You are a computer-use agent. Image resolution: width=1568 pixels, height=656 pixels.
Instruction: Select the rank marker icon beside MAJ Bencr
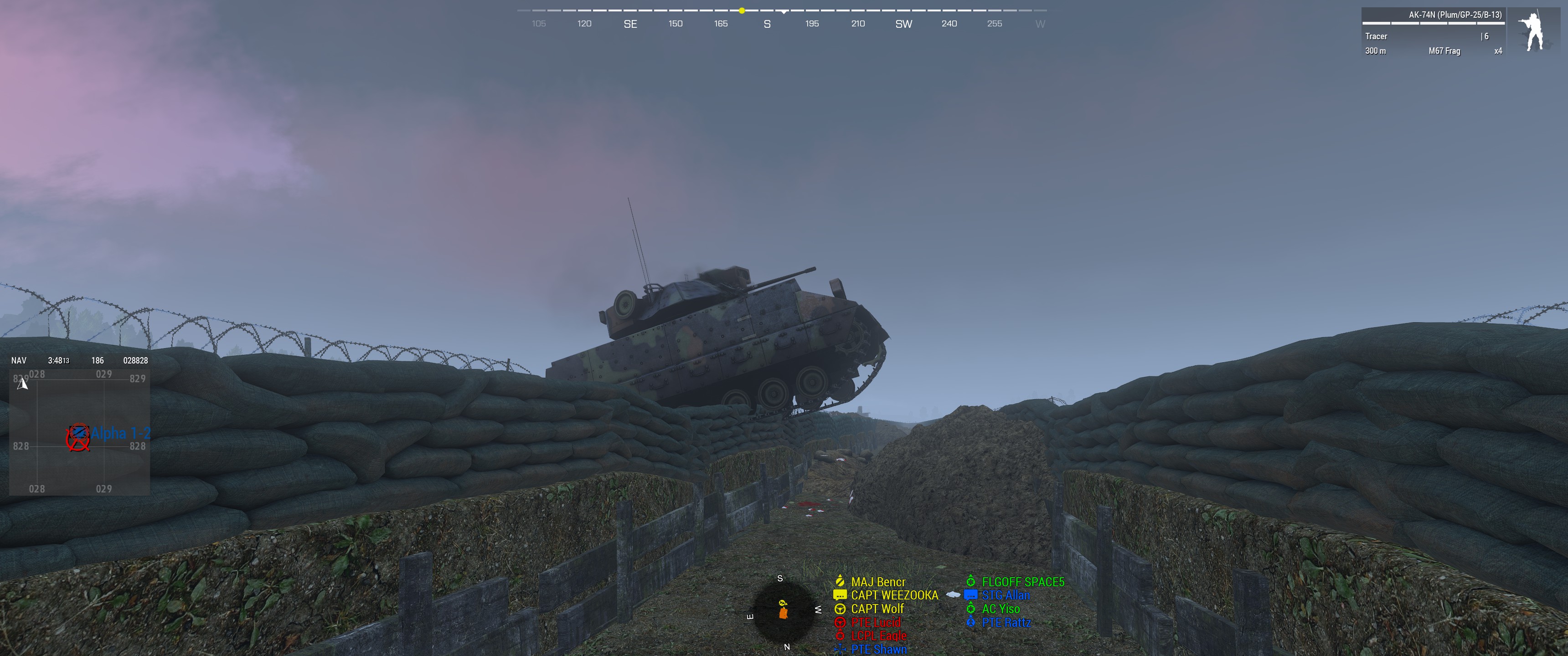tap(840, 582)
